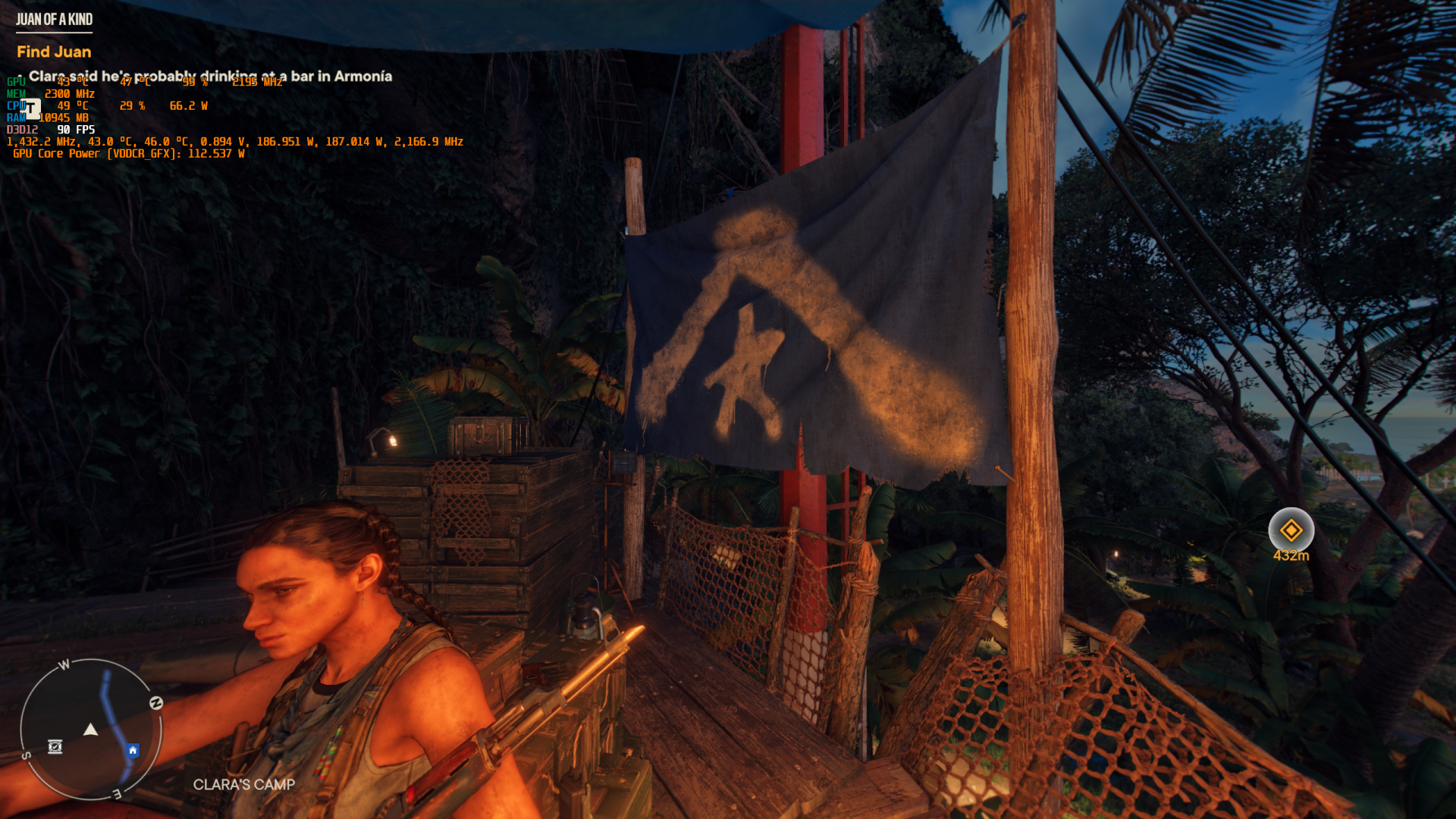Click the W compass letter on the minimap

tap(64, 663)
